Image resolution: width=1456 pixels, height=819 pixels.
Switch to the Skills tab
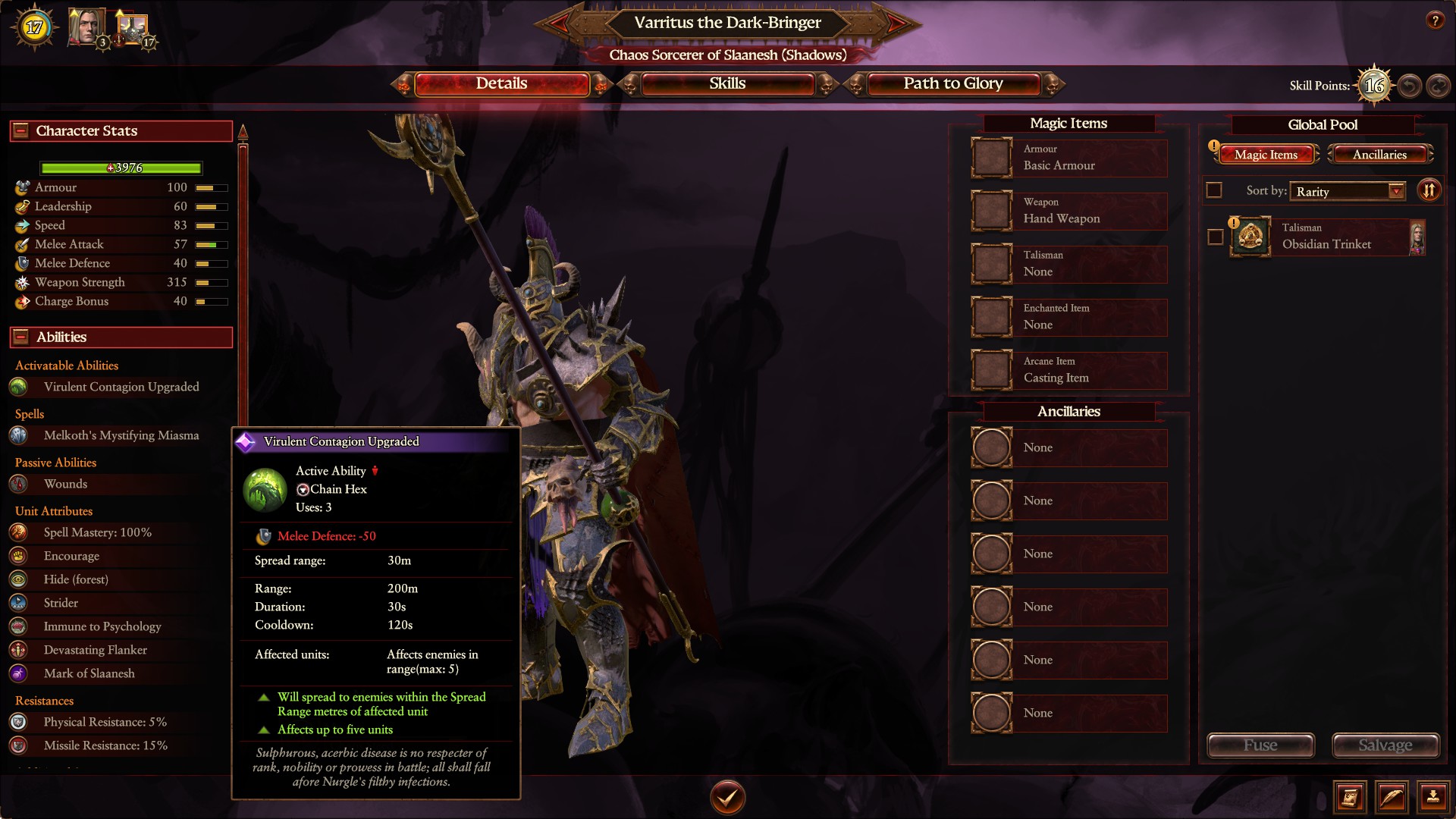(728, 83)
